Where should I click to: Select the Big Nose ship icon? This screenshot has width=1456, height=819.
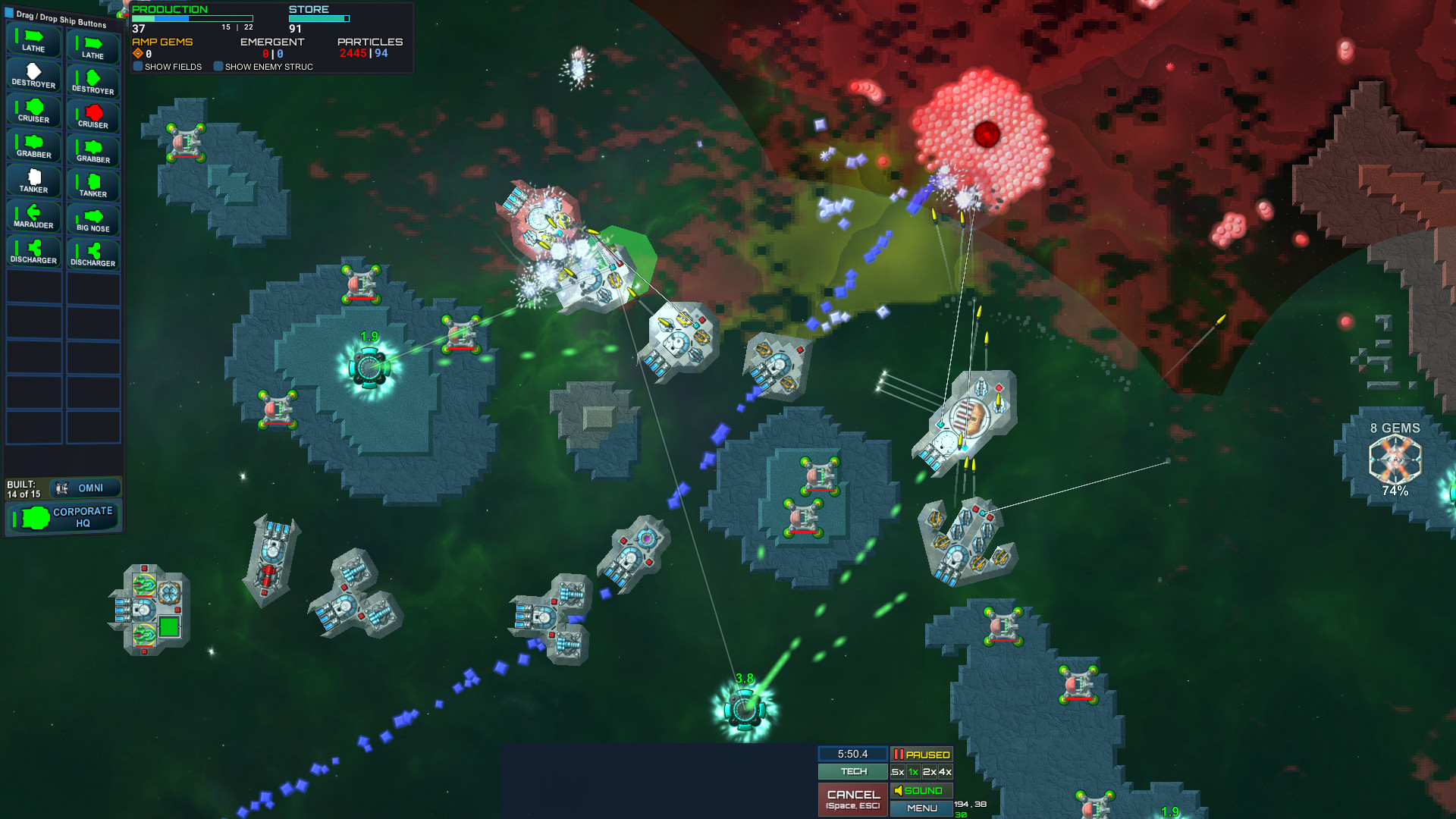click(93, 218)
